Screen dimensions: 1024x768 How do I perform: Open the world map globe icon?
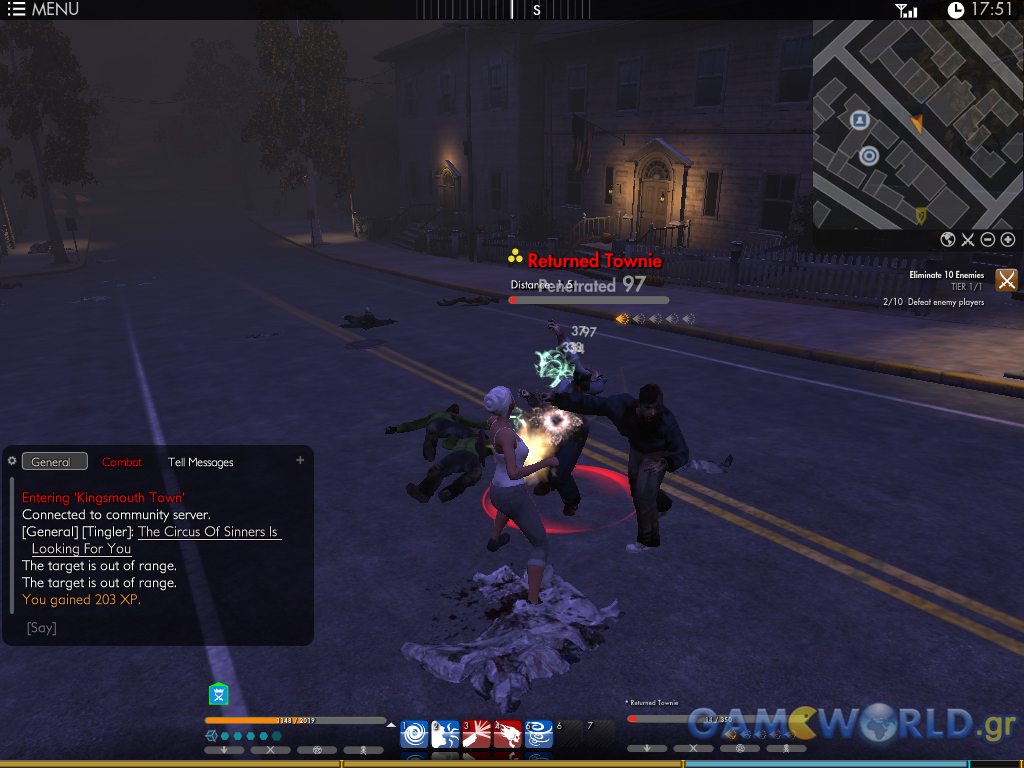click(948, 239)
